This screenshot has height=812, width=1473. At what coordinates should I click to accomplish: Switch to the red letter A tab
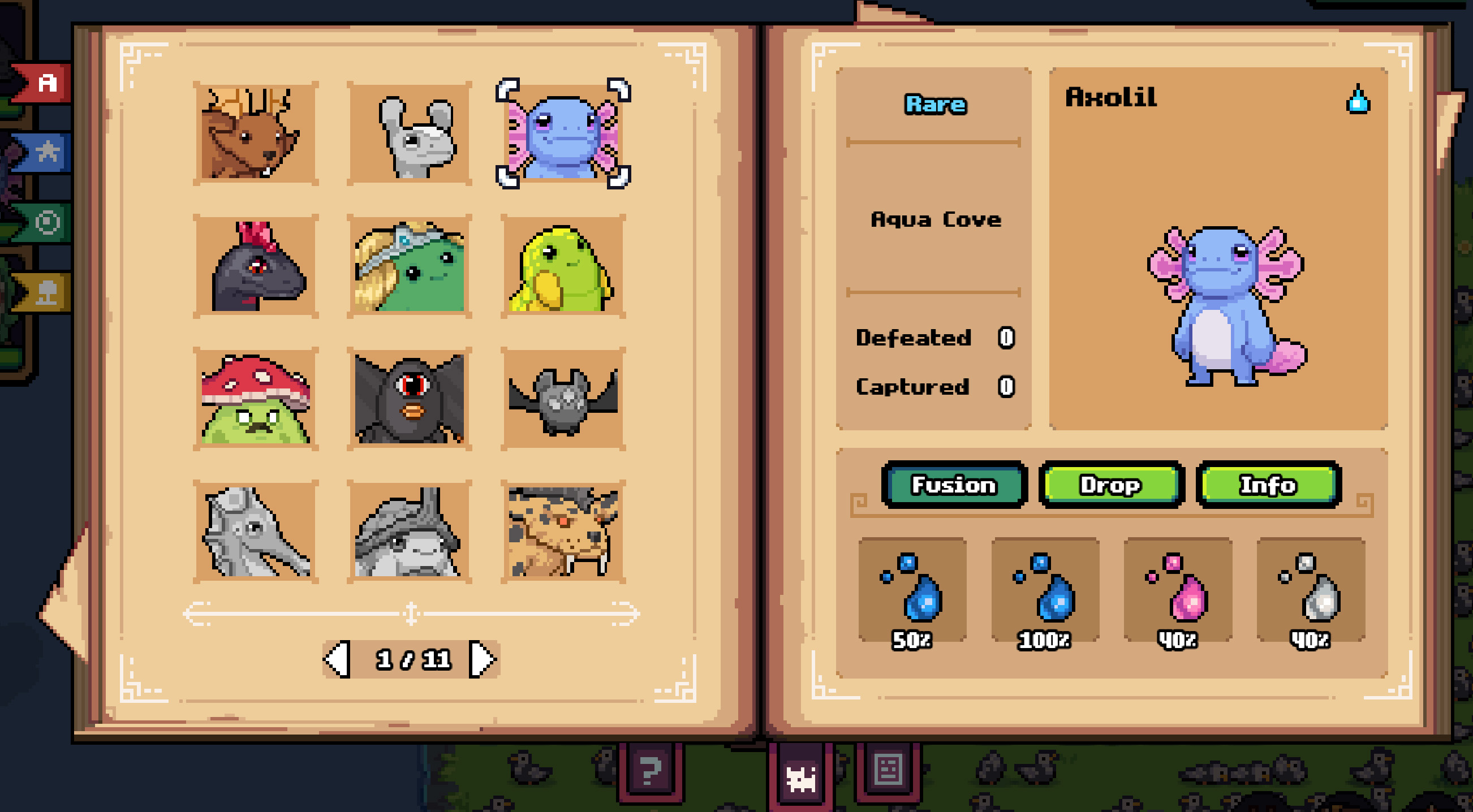click(x=46, y=84)
